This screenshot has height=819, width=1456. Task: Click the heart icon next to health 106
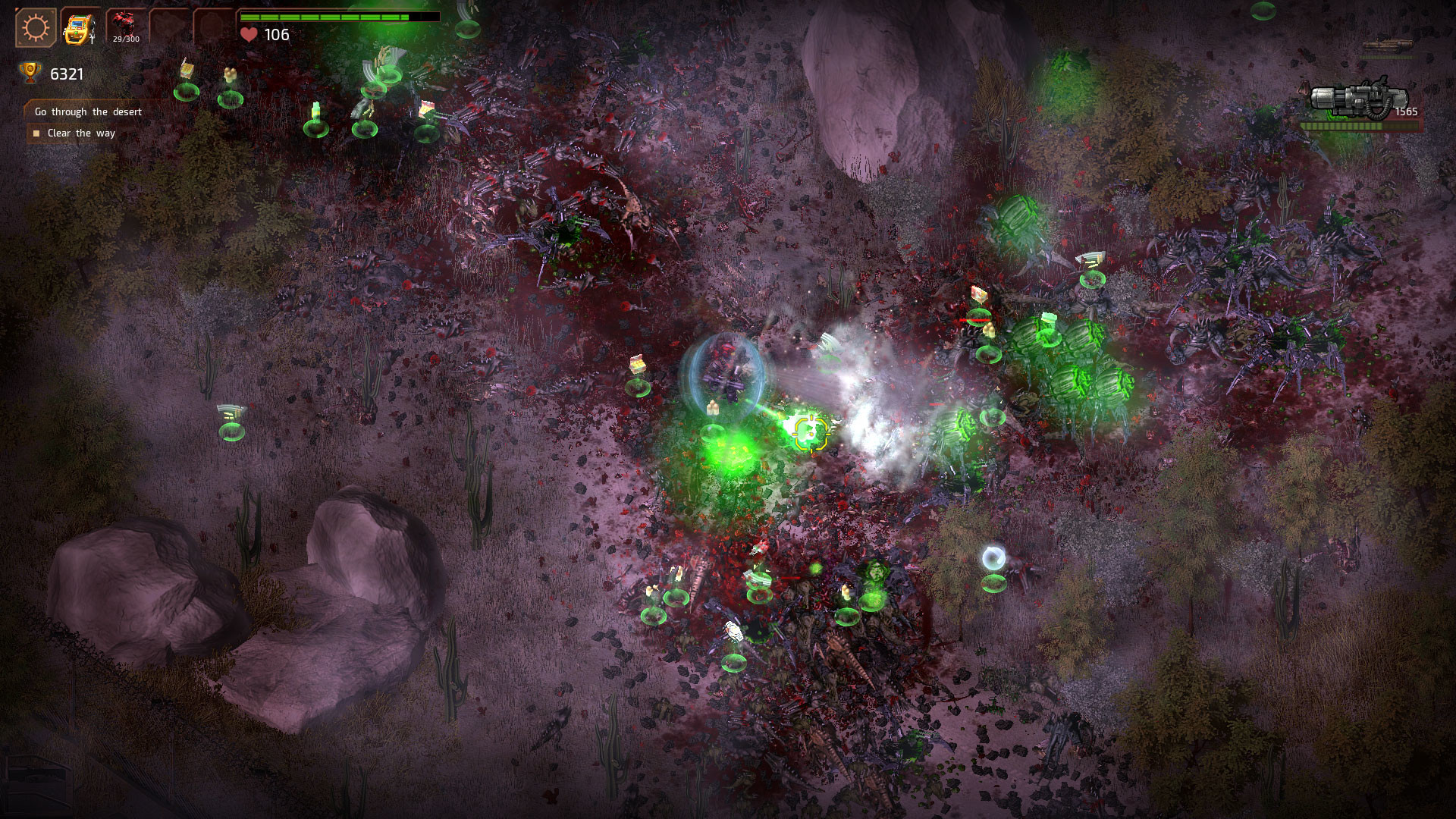250,33
